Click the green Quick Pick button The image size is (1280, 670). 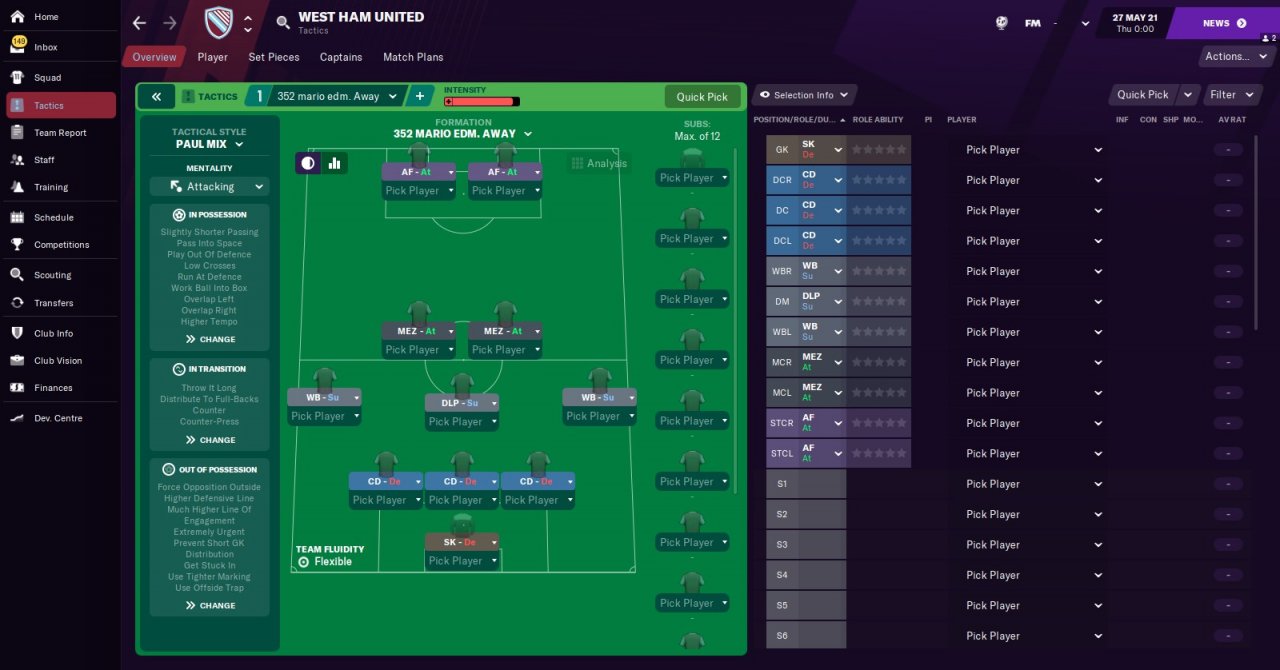tap(702, 97)
